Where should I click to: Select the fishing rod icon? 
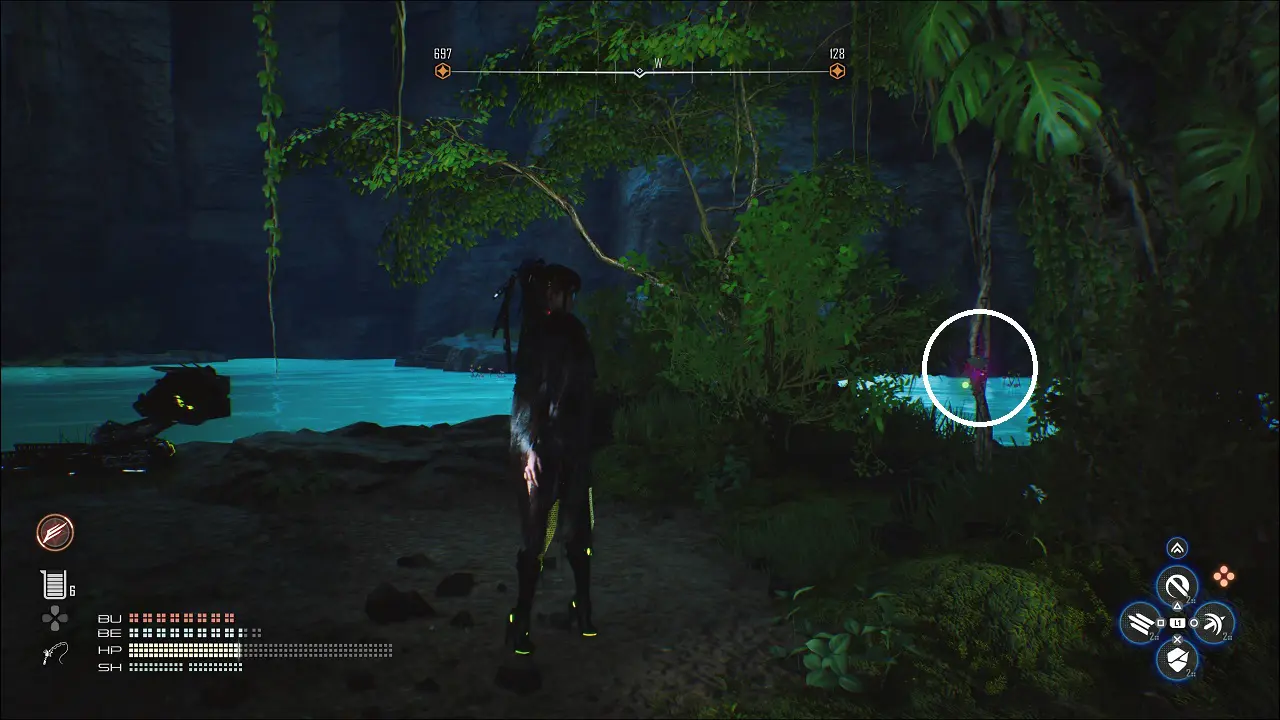[55, 655]
